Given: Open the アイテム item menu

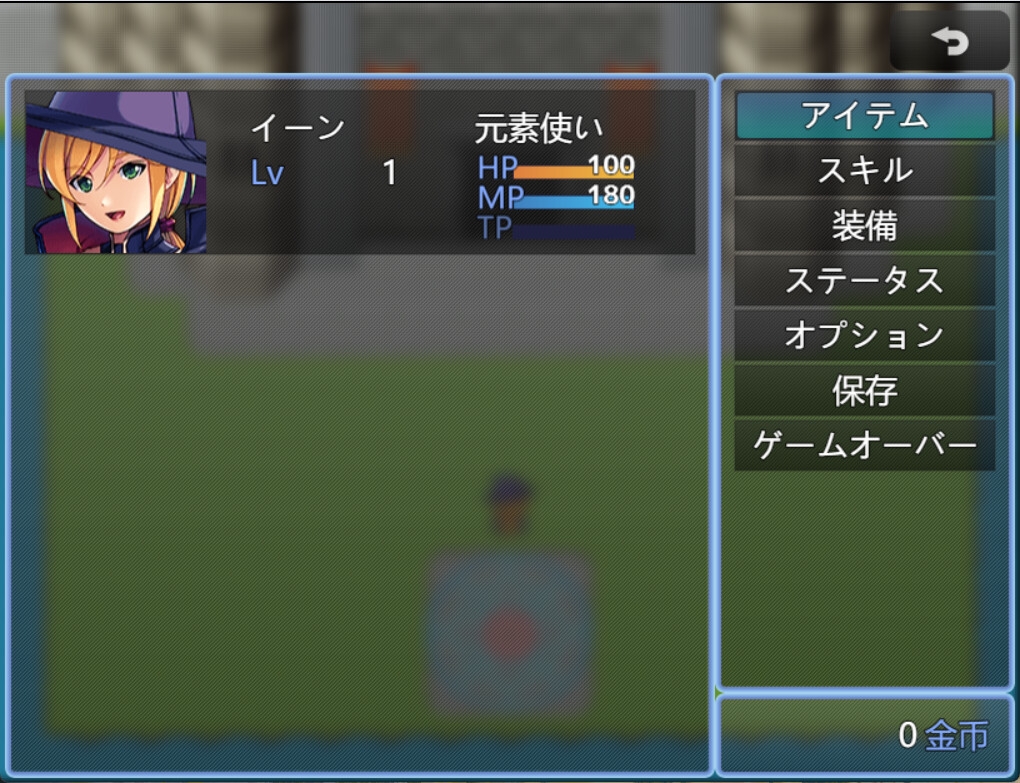Looking at the screenshot, I should 864,117.
